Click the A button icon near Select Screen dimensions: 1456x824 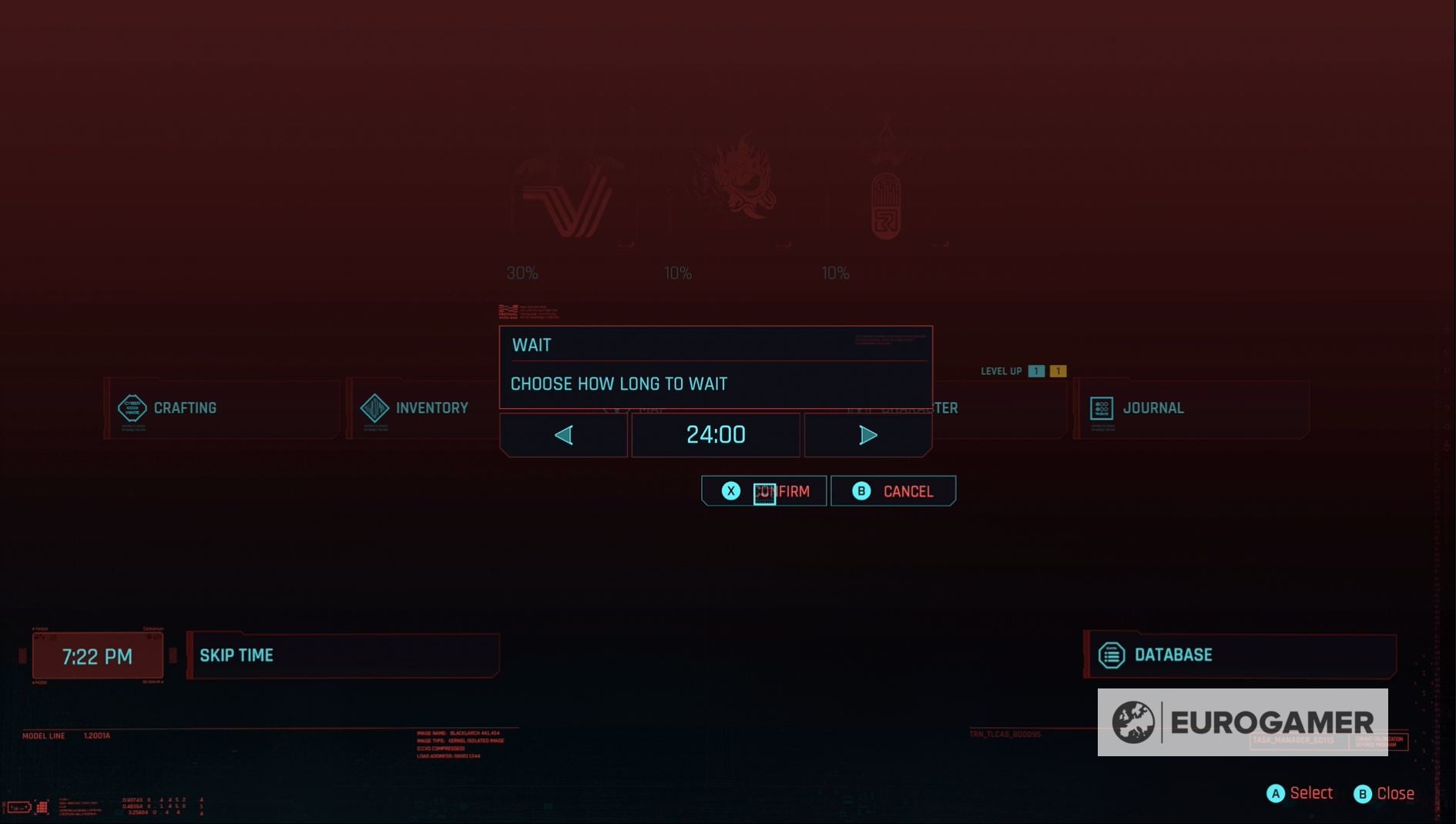tap(1275, 792)
